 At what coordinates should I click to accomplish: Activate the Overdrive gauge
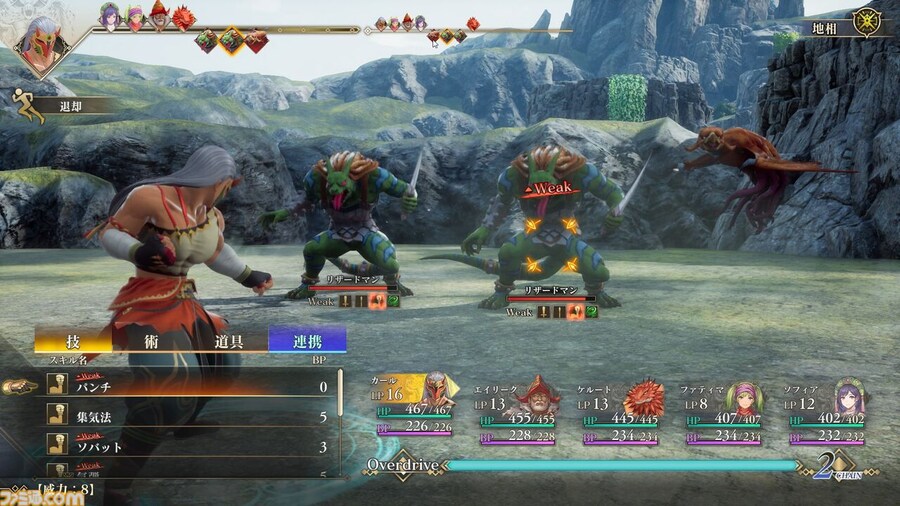[x=620, y=465]
